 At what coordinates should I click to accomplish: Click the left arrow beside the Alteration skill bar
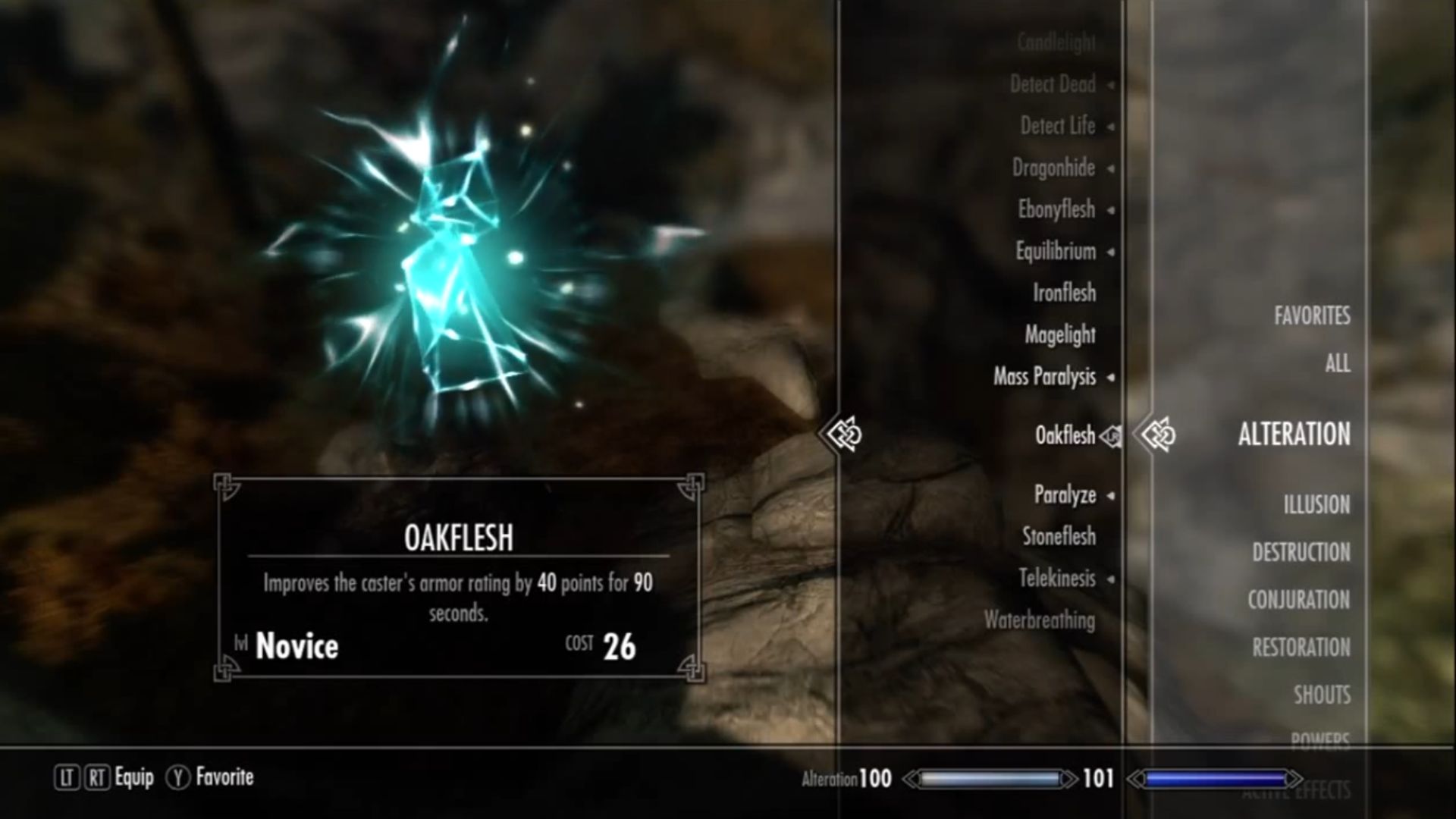click(x=910, y=777)
